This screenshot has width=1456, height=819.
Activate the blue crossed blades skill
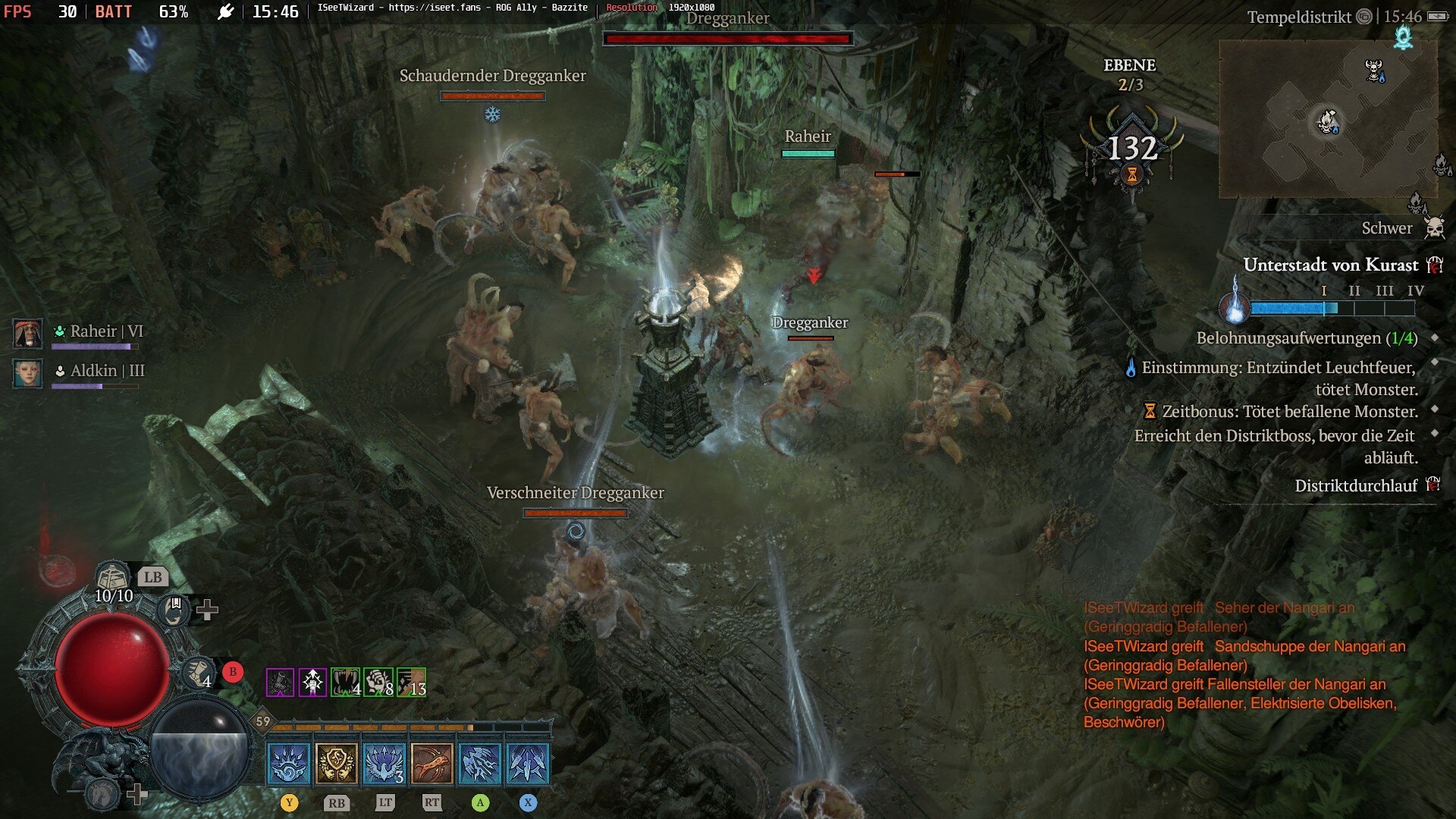pos(528,763)
